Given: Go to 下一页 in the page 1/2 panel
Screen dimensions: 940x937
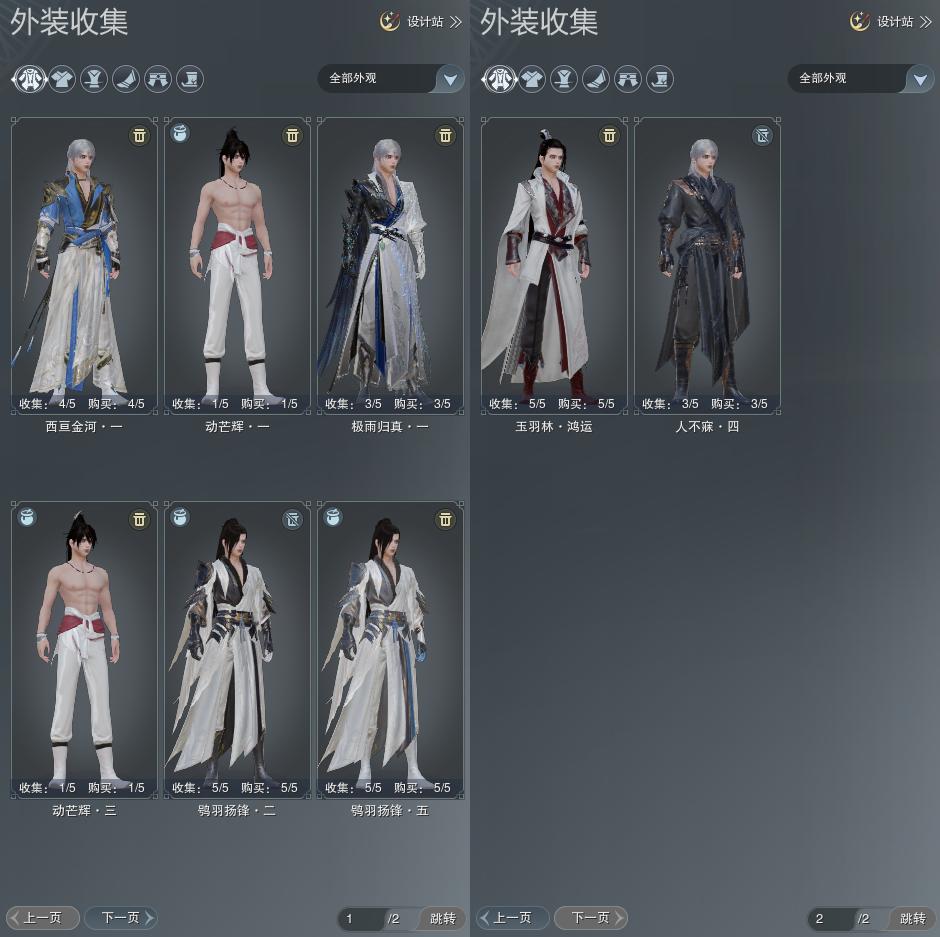Looking at the screenshot, I should [x=121, y=917].
